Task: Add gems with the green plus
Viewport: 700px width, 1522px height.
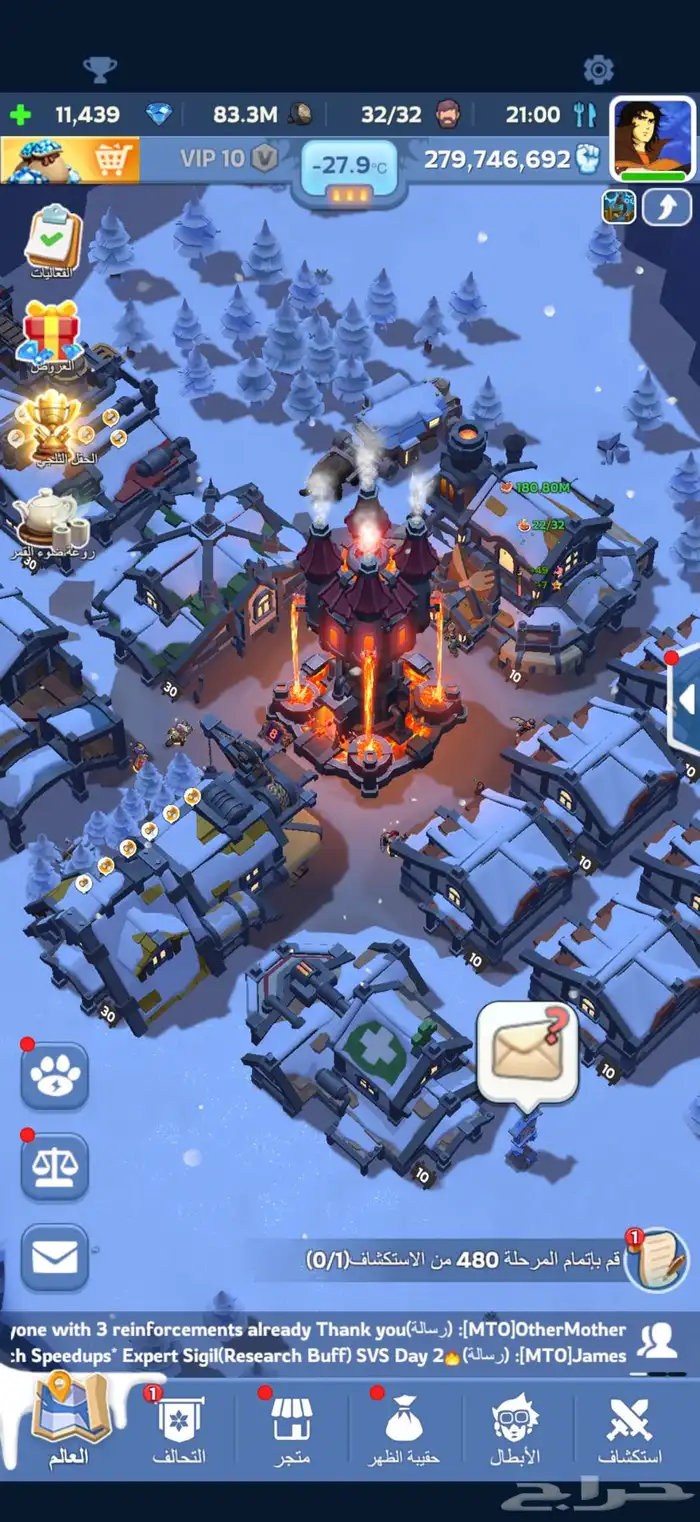Action: 20,114
